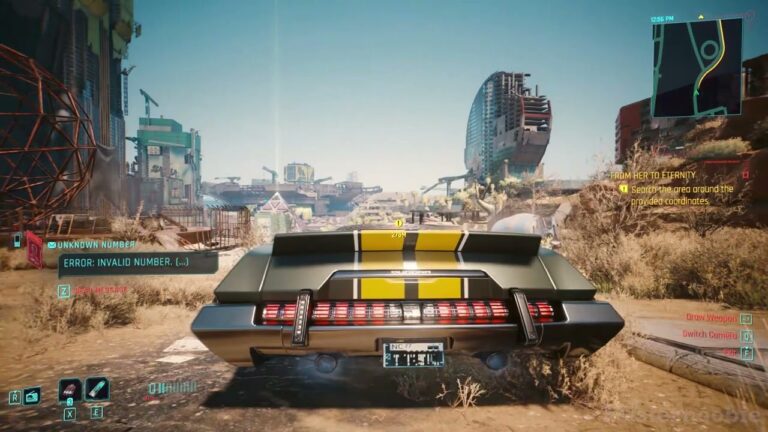Choose the teal inhaler consumable slot
Viewport: 768px width, 432px height.
97,389
